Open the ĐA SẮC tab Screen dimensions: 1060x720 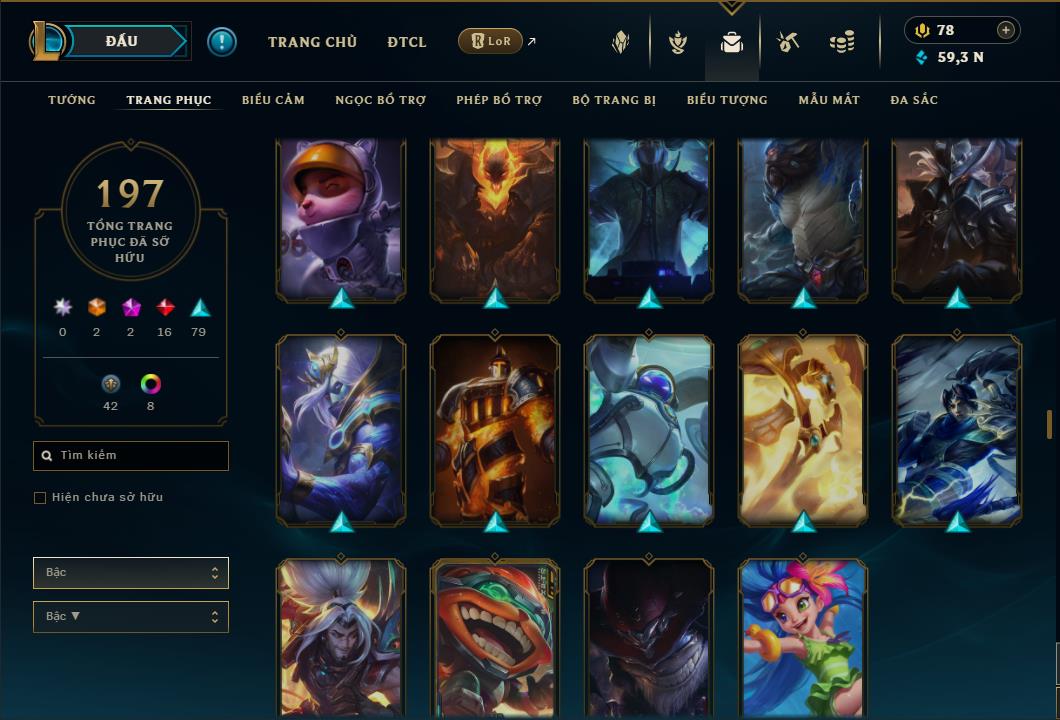pyautogui.click(x=914, y=100)
